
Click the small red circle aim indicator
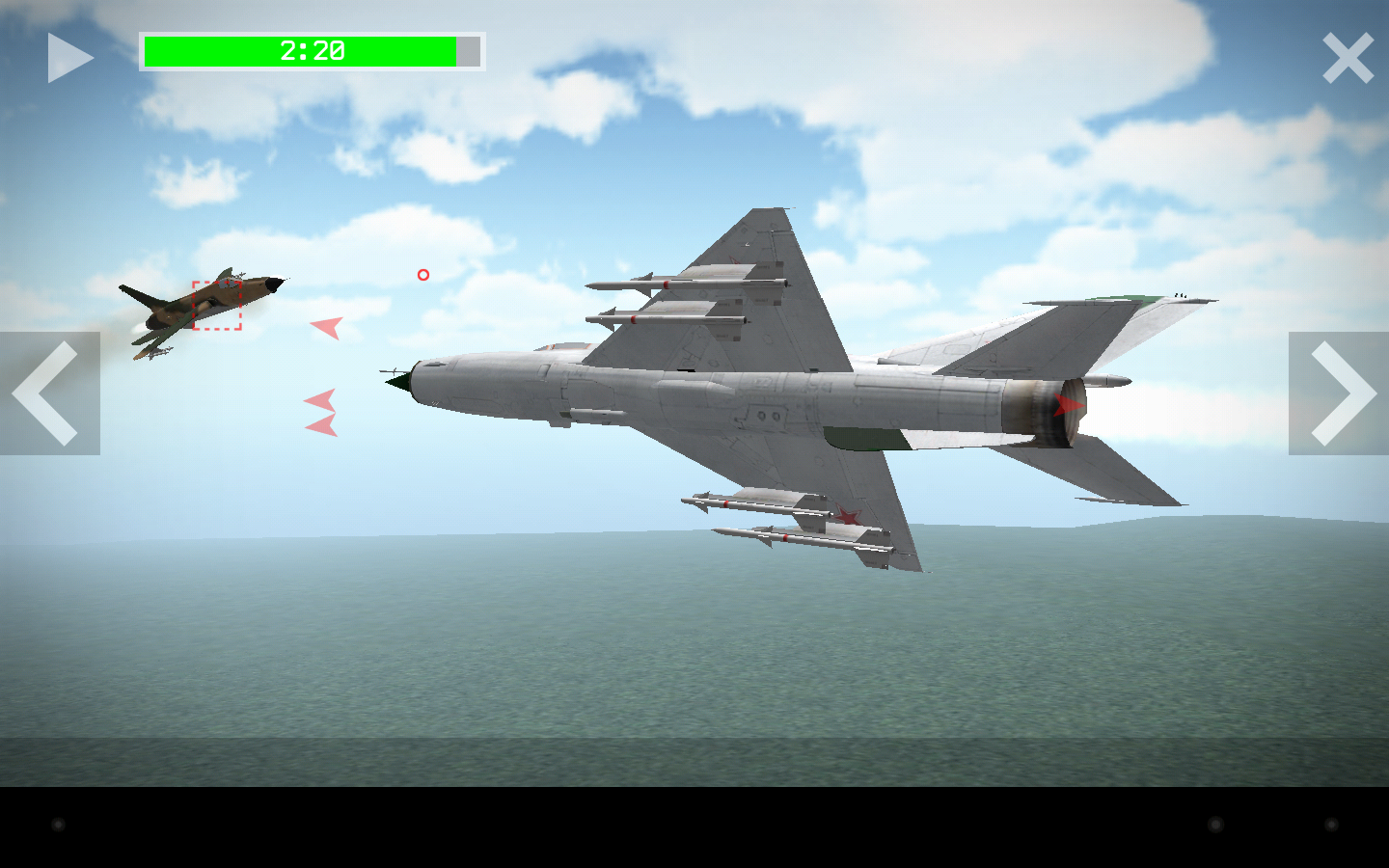point(422,275)
